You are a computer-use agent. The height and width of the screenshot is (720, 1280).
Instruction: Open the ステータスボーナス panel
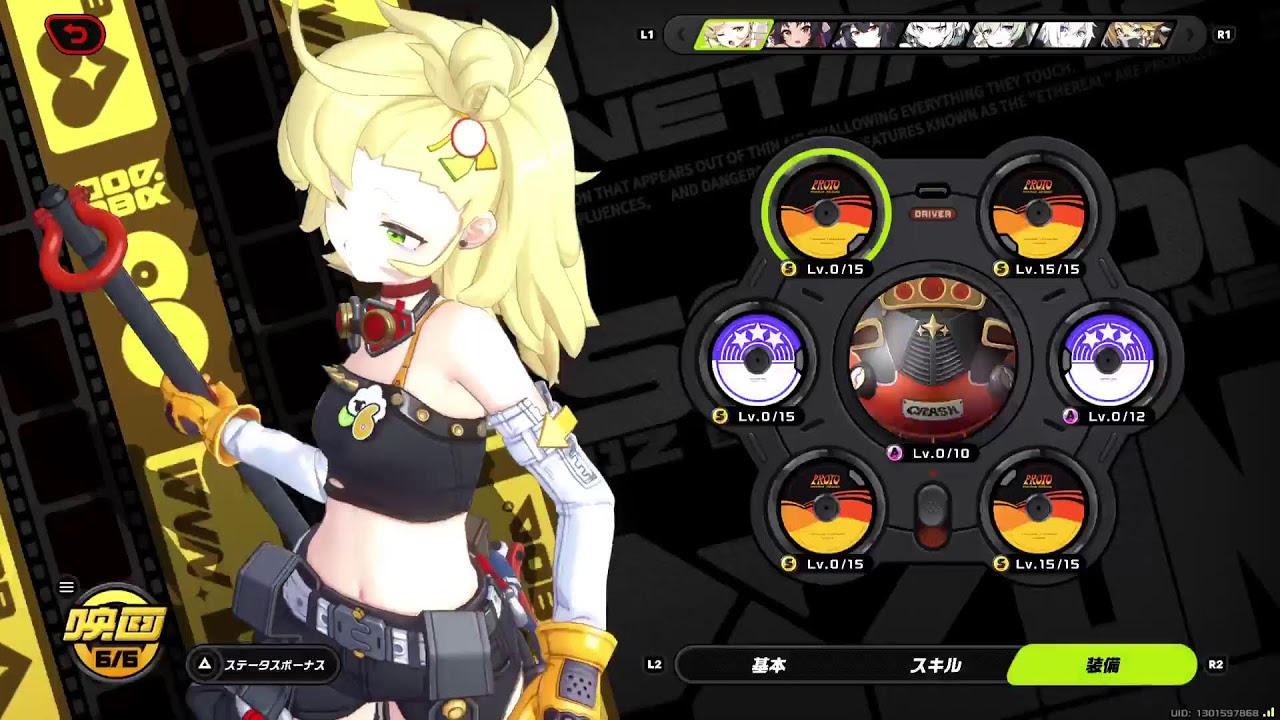[263, 665]
